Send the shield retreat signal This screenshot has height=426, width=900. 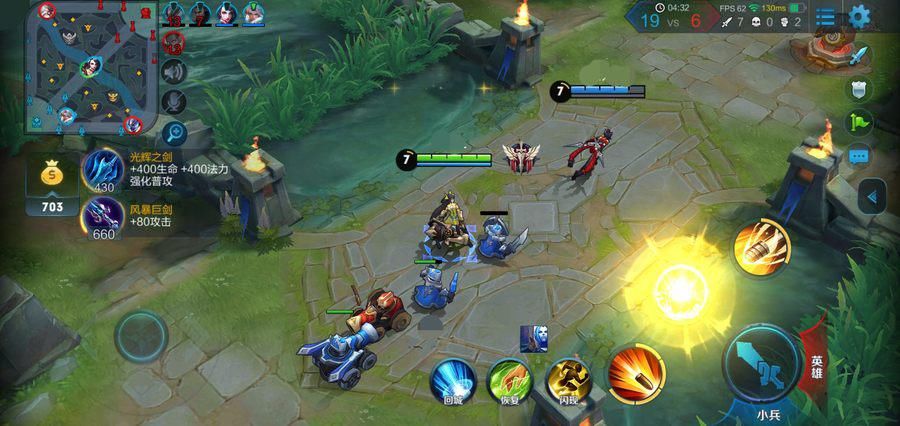[x=859, y=89]
